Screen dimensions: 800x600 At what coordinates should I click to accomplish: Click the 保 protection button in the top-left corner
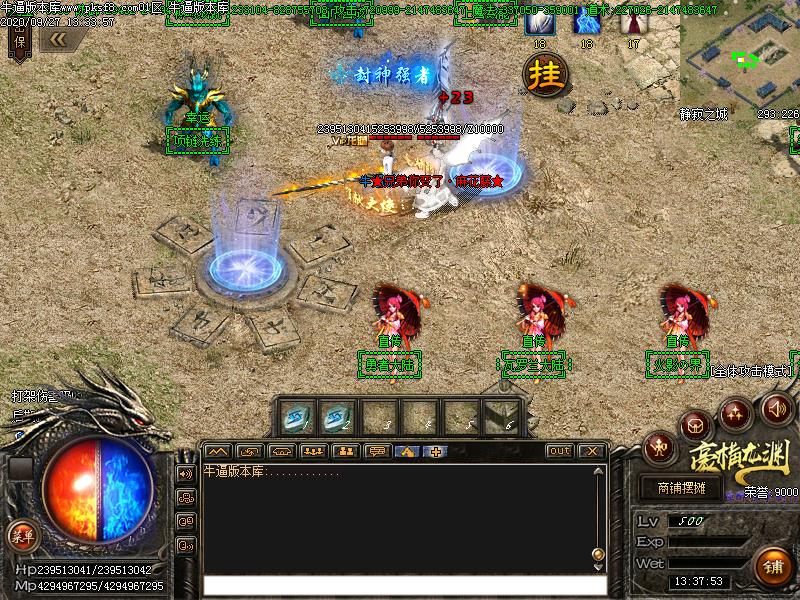point(19,40)
